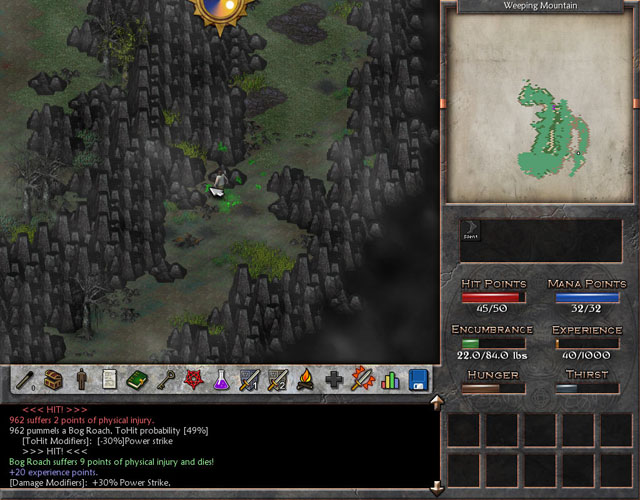Select the key icon in the toolbar
The height and width of the screenshot is (500, 640).
tap(165, 380)
